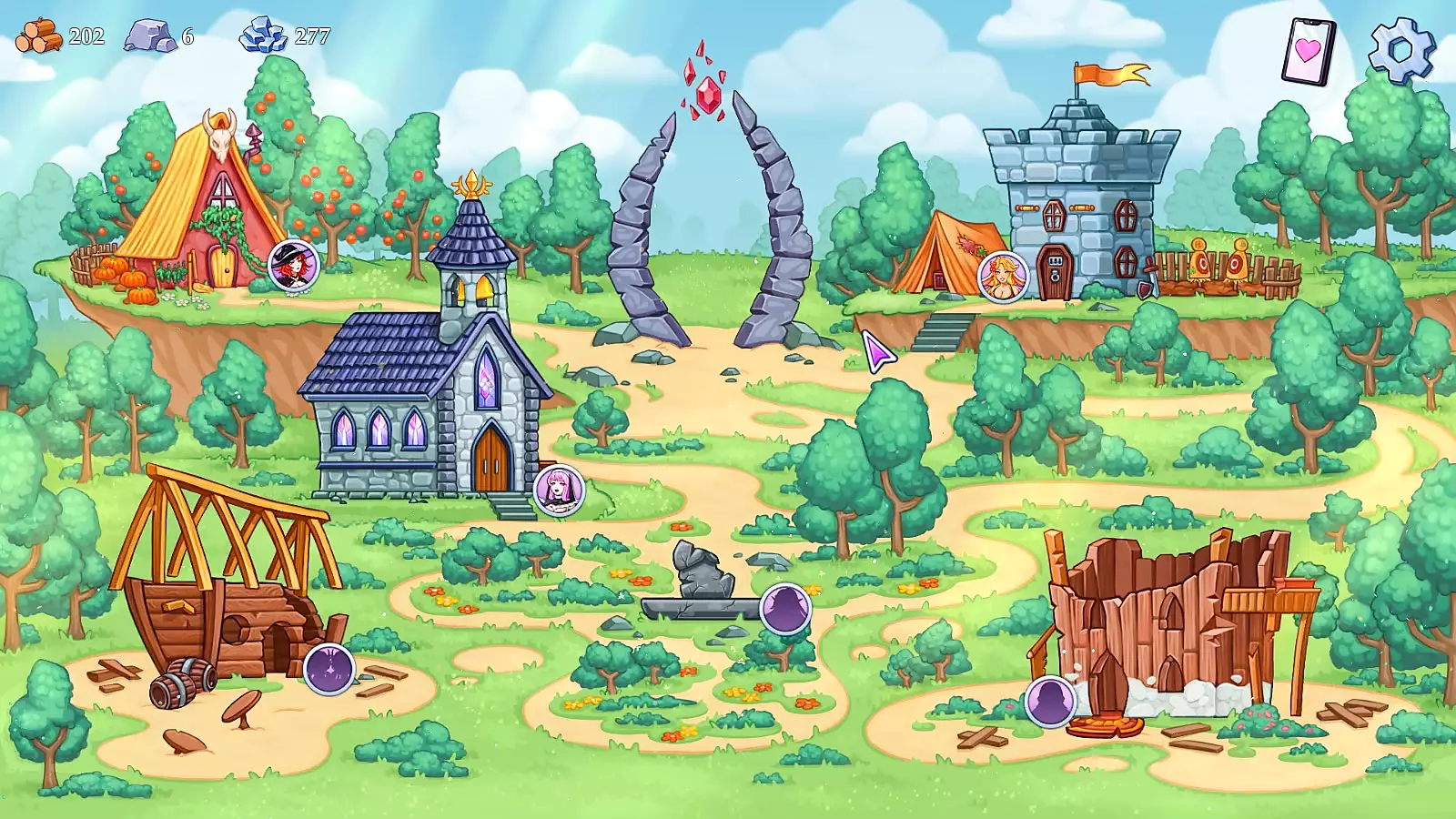Open the settings gear menu

pos(1401,50)
